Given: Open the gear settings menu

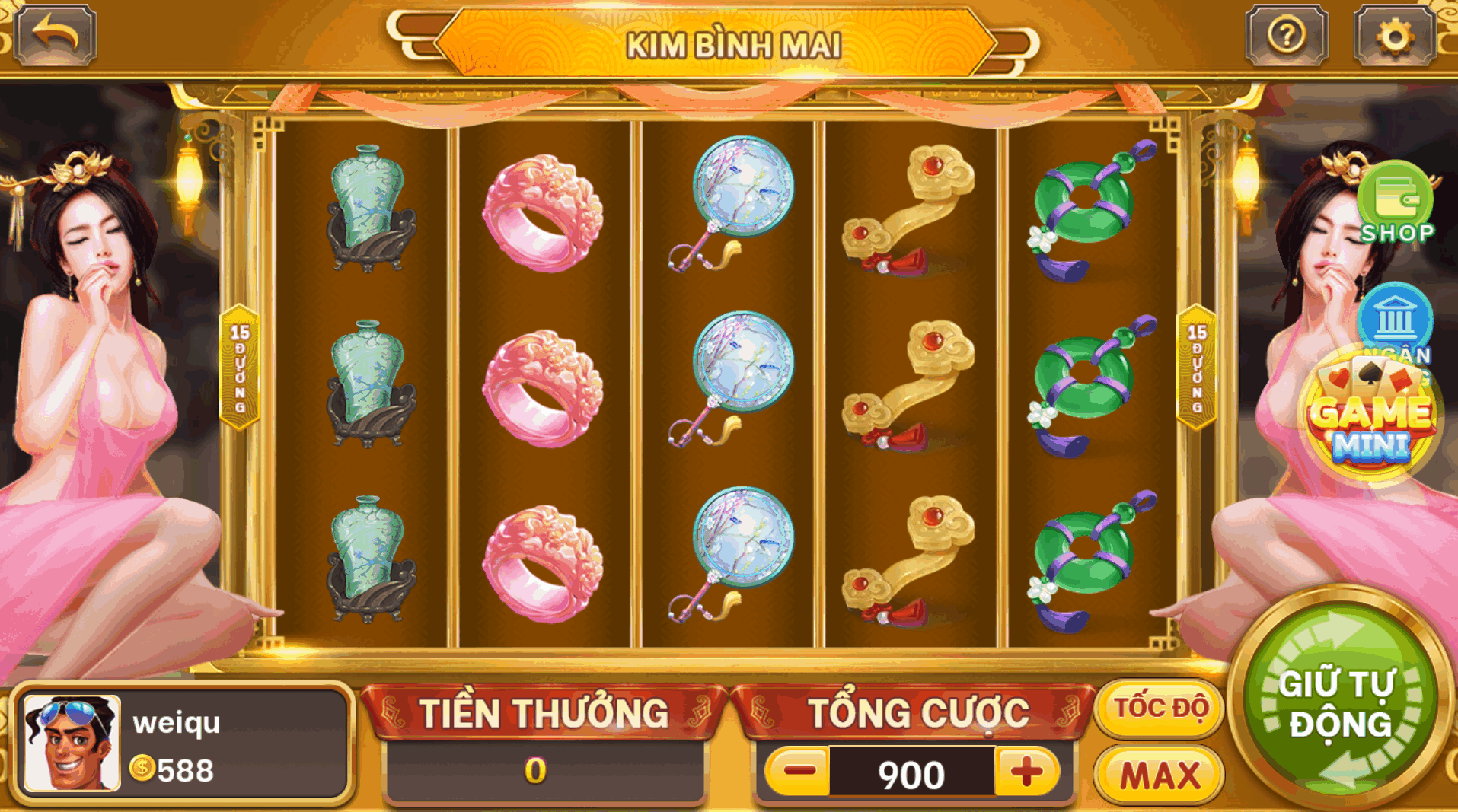Looking at the screenshot, I should coord(1395,35).
